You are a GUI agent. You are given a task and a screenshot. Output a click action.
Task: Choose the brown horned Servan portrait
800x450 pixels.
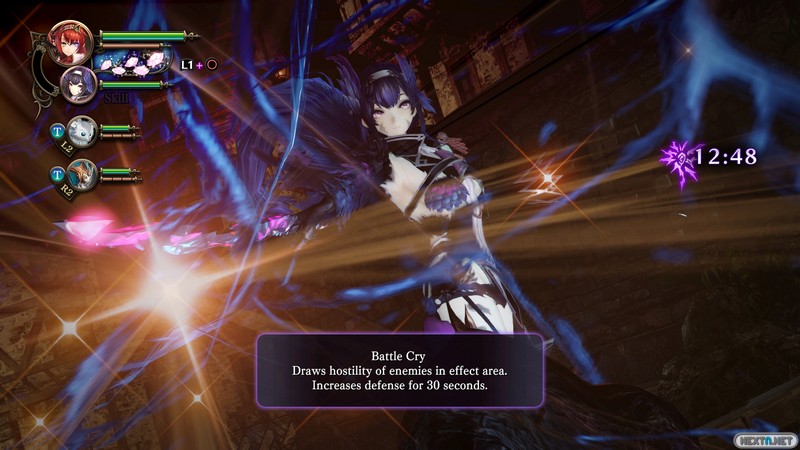coord(83,172)
